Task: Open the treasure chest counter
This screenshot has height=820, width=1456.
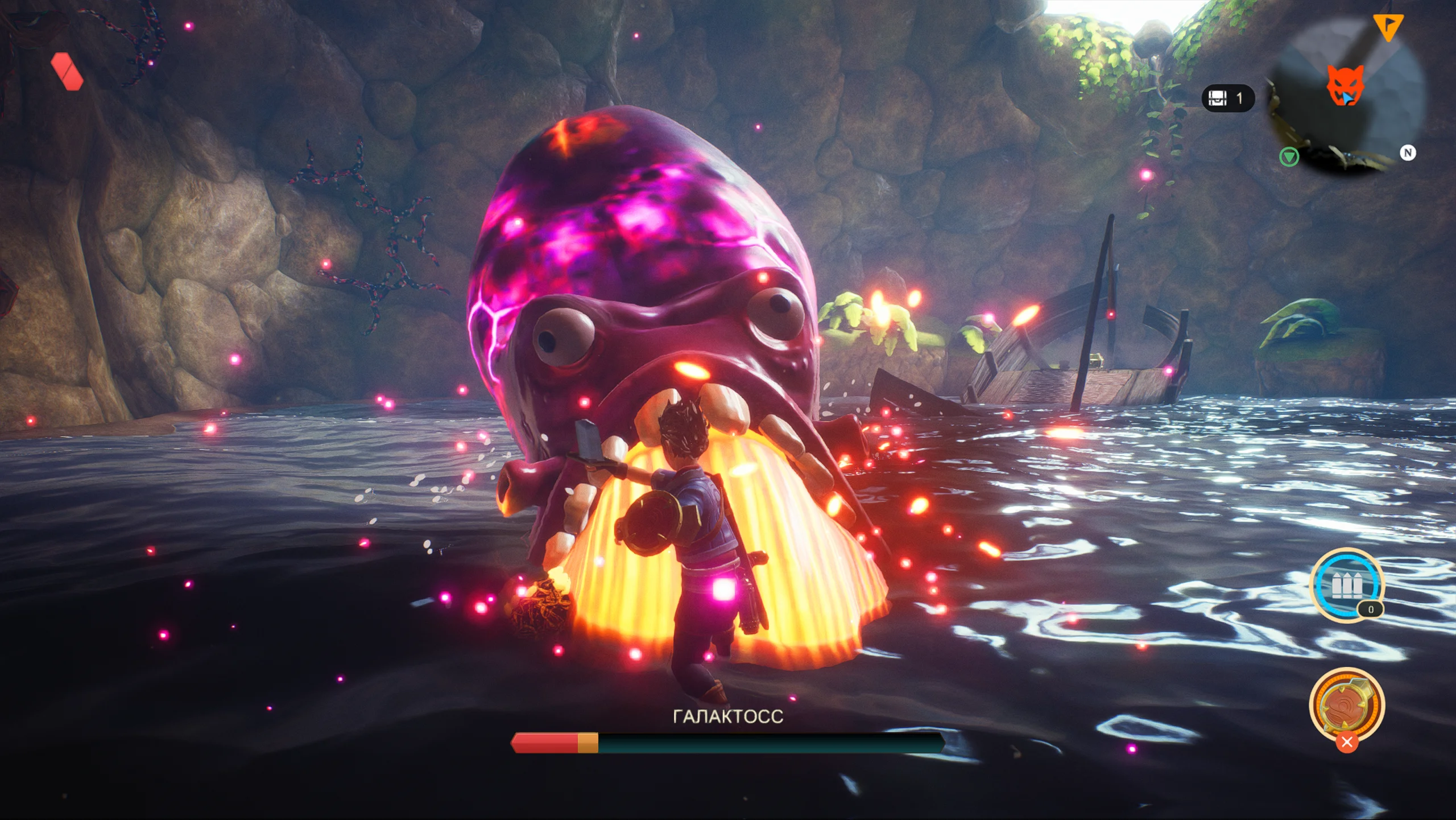Action: 1227,98
